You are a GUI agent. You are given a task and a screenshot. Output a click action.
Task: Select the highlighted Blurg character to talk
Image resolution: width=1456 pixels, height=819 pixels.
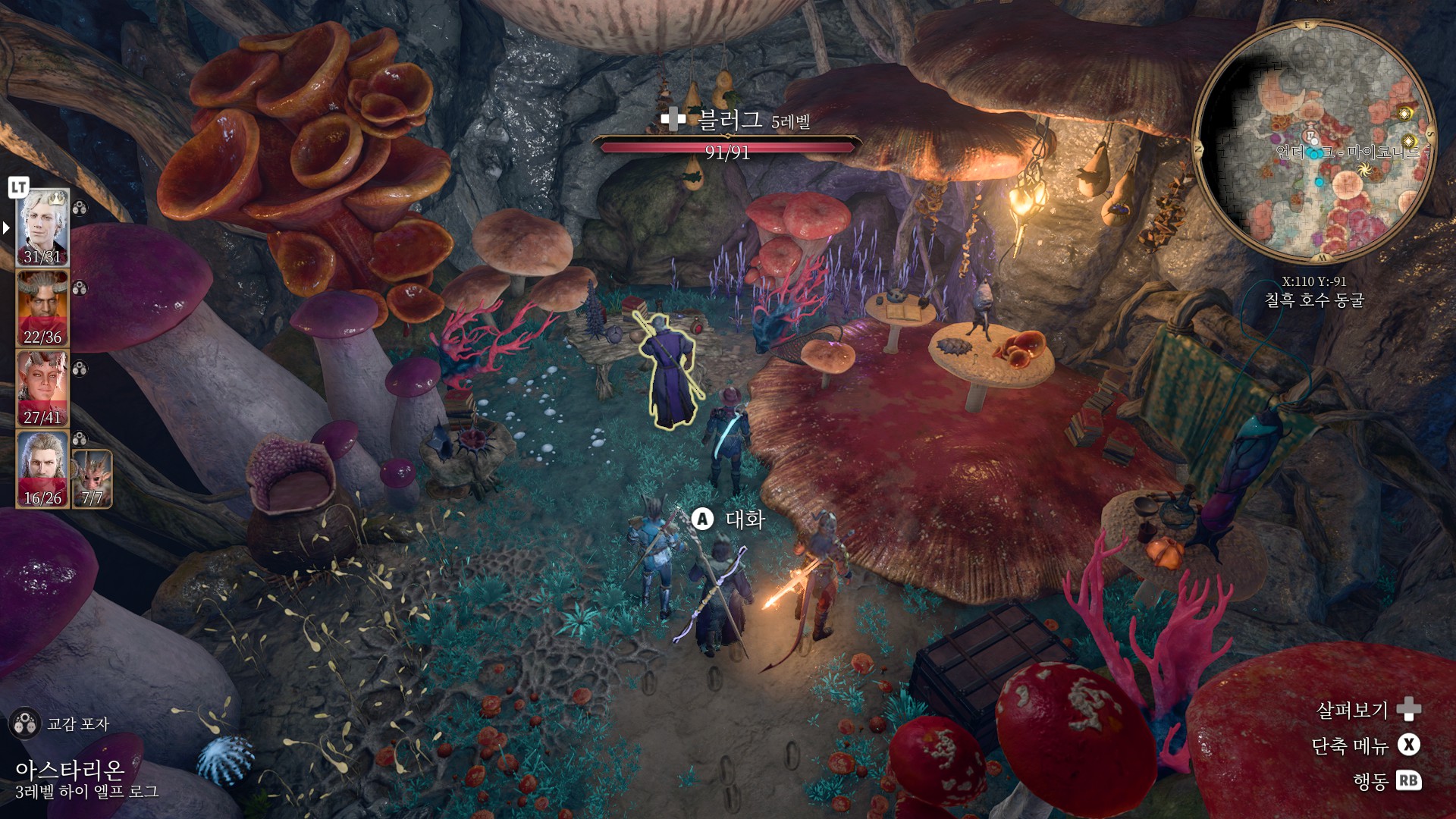[669, 372]
